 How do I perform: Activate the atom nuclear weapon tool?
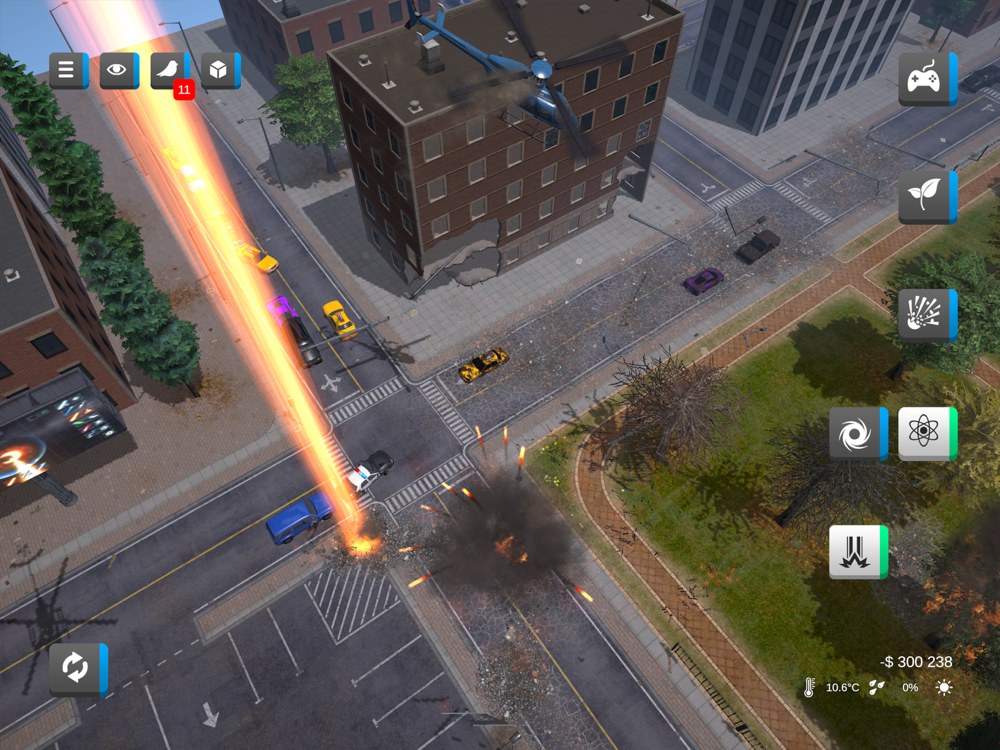[926, 434]
